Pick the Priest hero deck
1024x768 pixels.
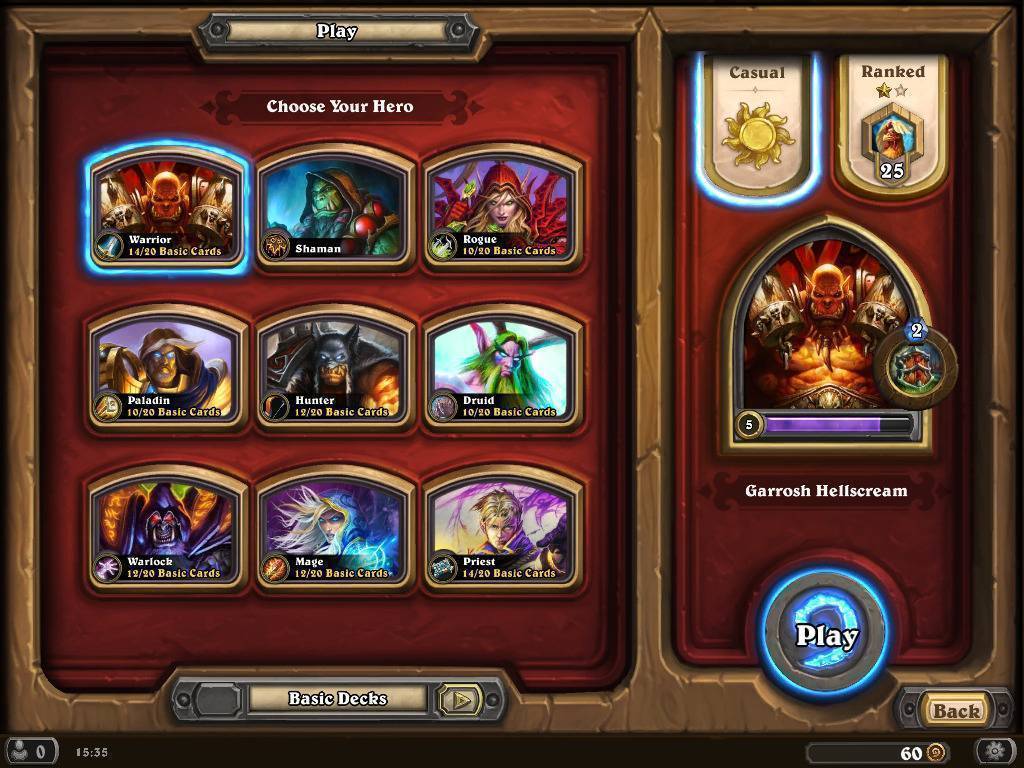coord(503,531)
